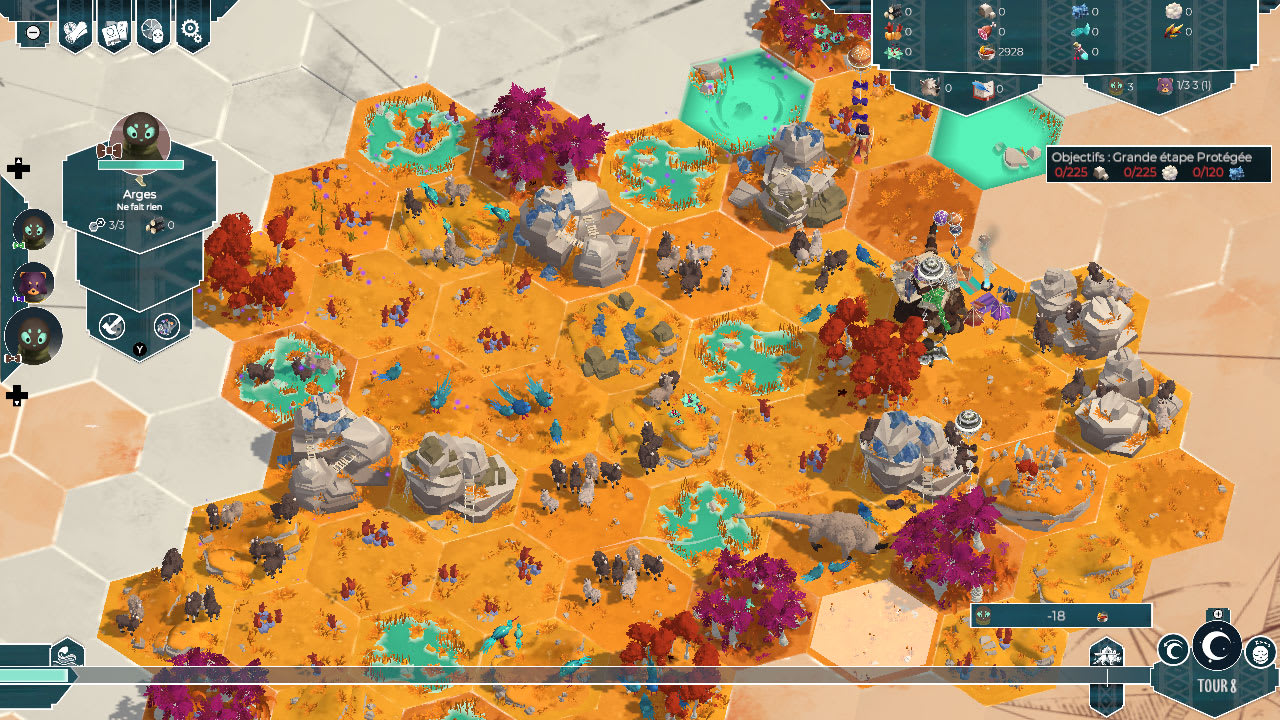
Task: Click the small crescent arrow button
Action: (1173, 652)
